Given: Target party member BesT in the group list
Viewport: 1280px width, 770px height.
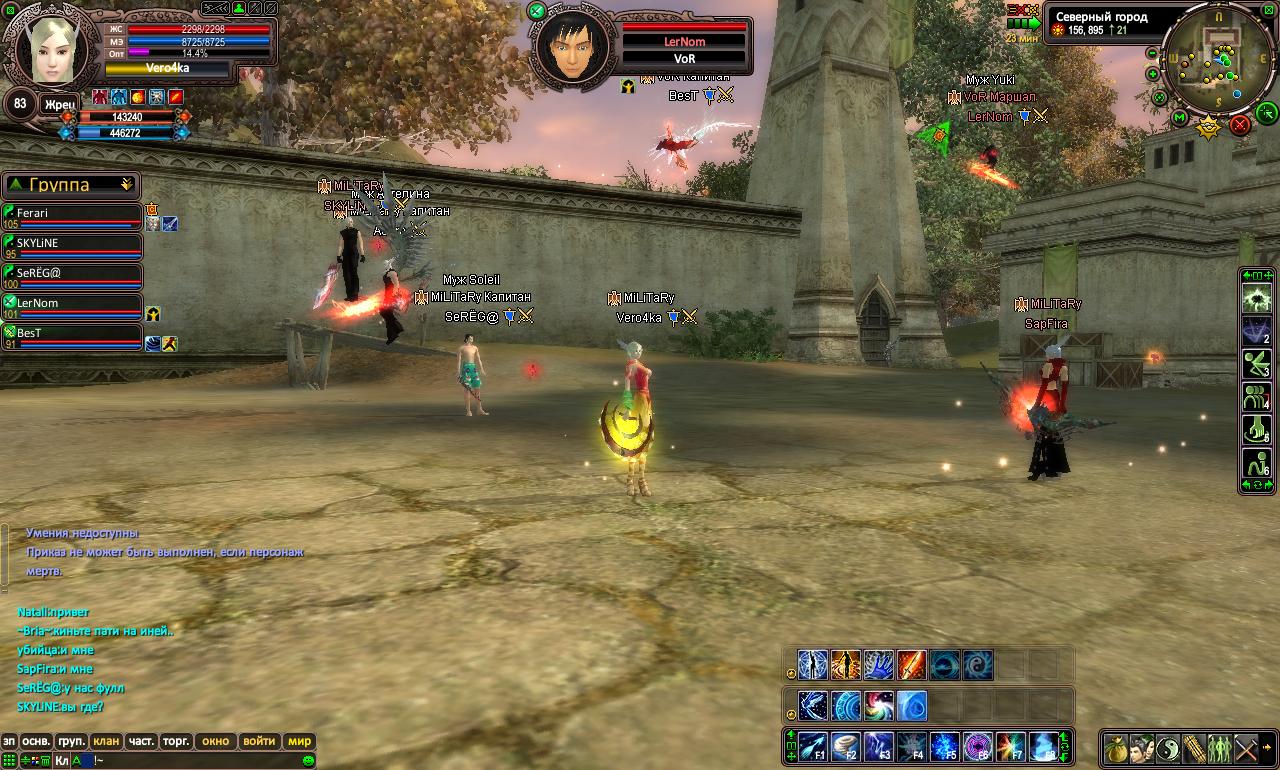Looking at the screenshot, I should [x=70, y=336].
